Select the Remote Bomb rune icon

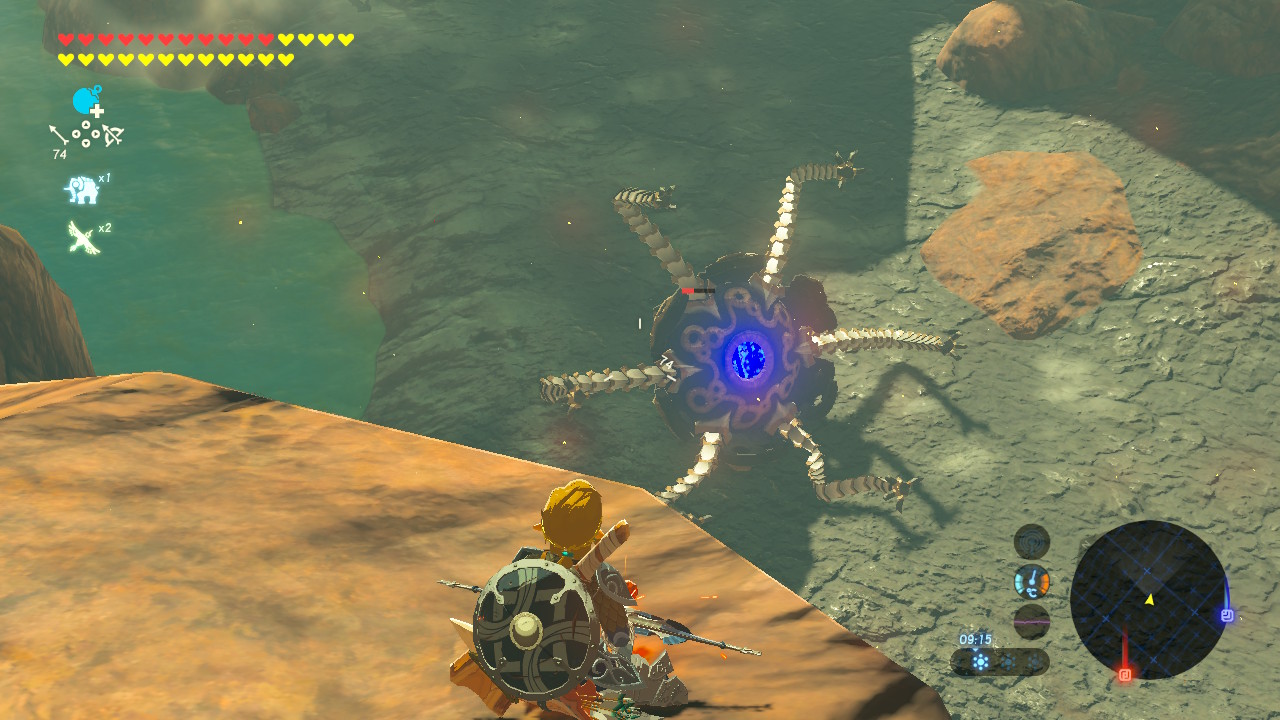click(x=87, y=102)
